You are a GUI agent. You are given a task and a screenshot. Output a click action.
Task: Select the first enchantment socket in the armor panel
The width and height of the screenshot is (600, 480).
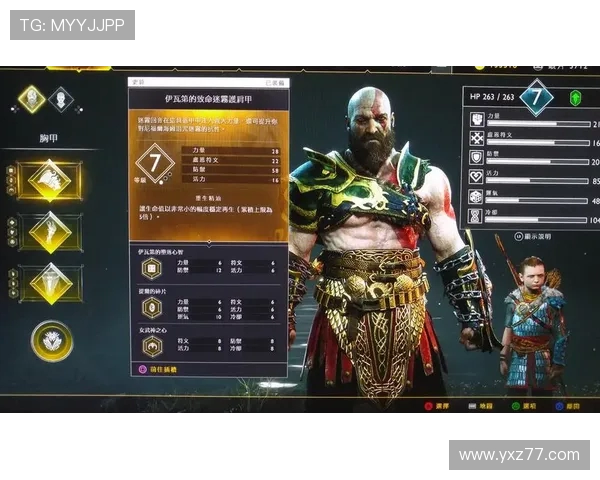click(153, 267)
